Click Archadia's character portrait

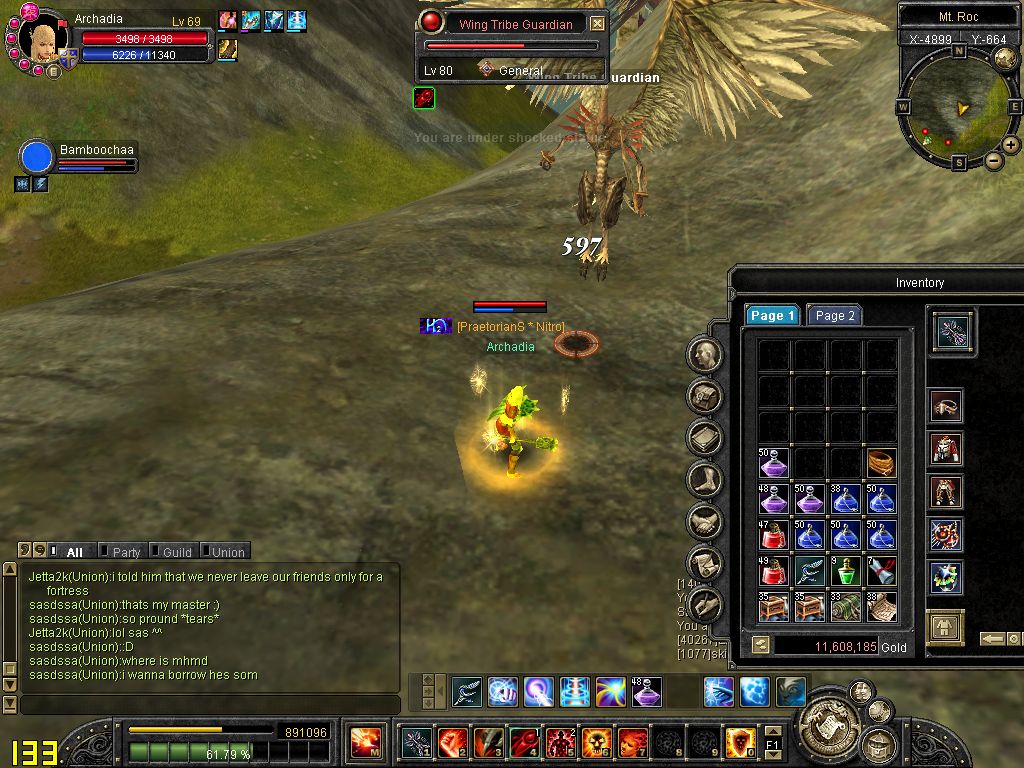coord(43,42)
